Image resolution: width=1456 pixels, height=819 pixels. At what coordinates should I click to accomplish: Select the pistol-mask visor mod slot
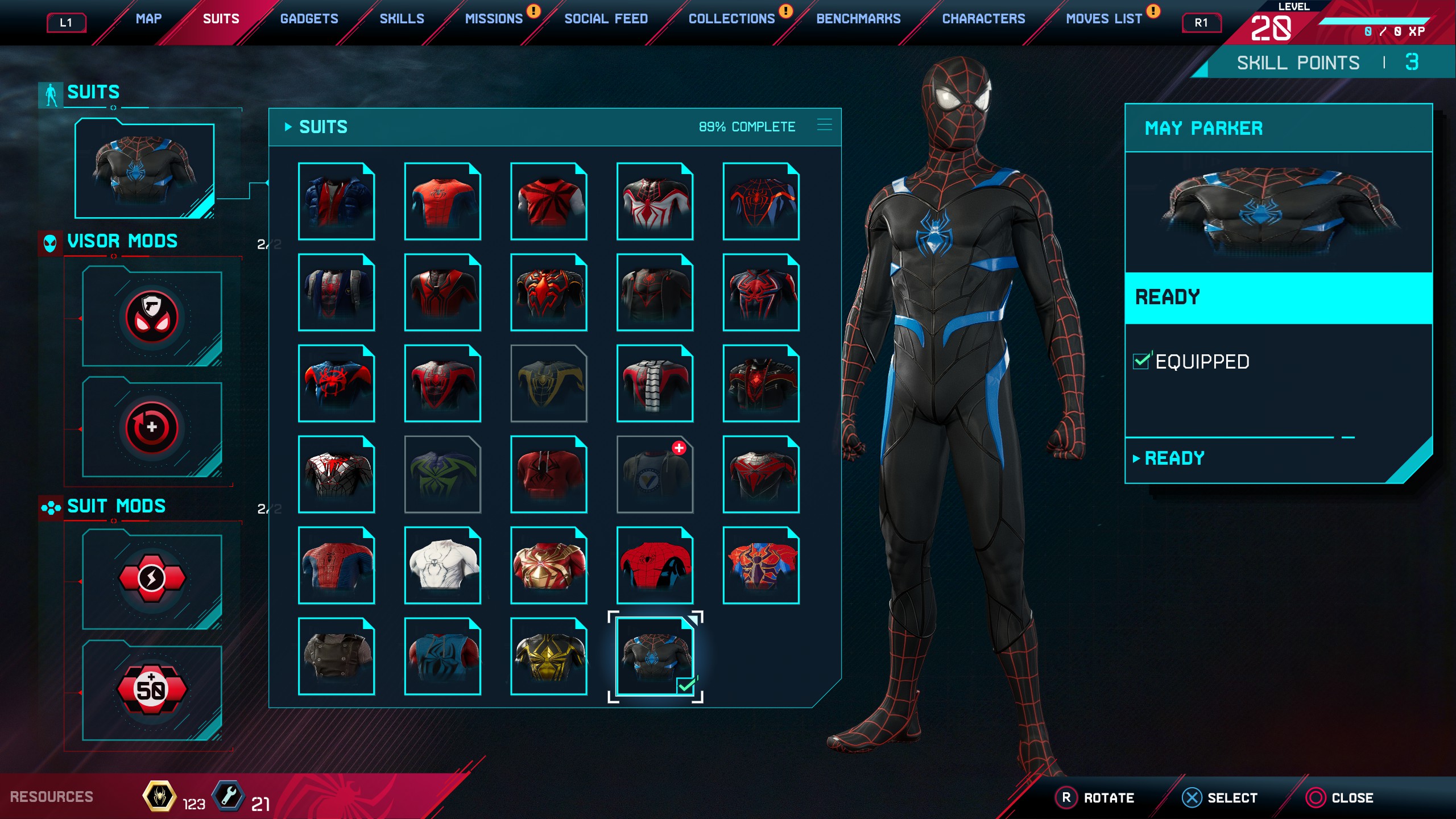(152, 317)
